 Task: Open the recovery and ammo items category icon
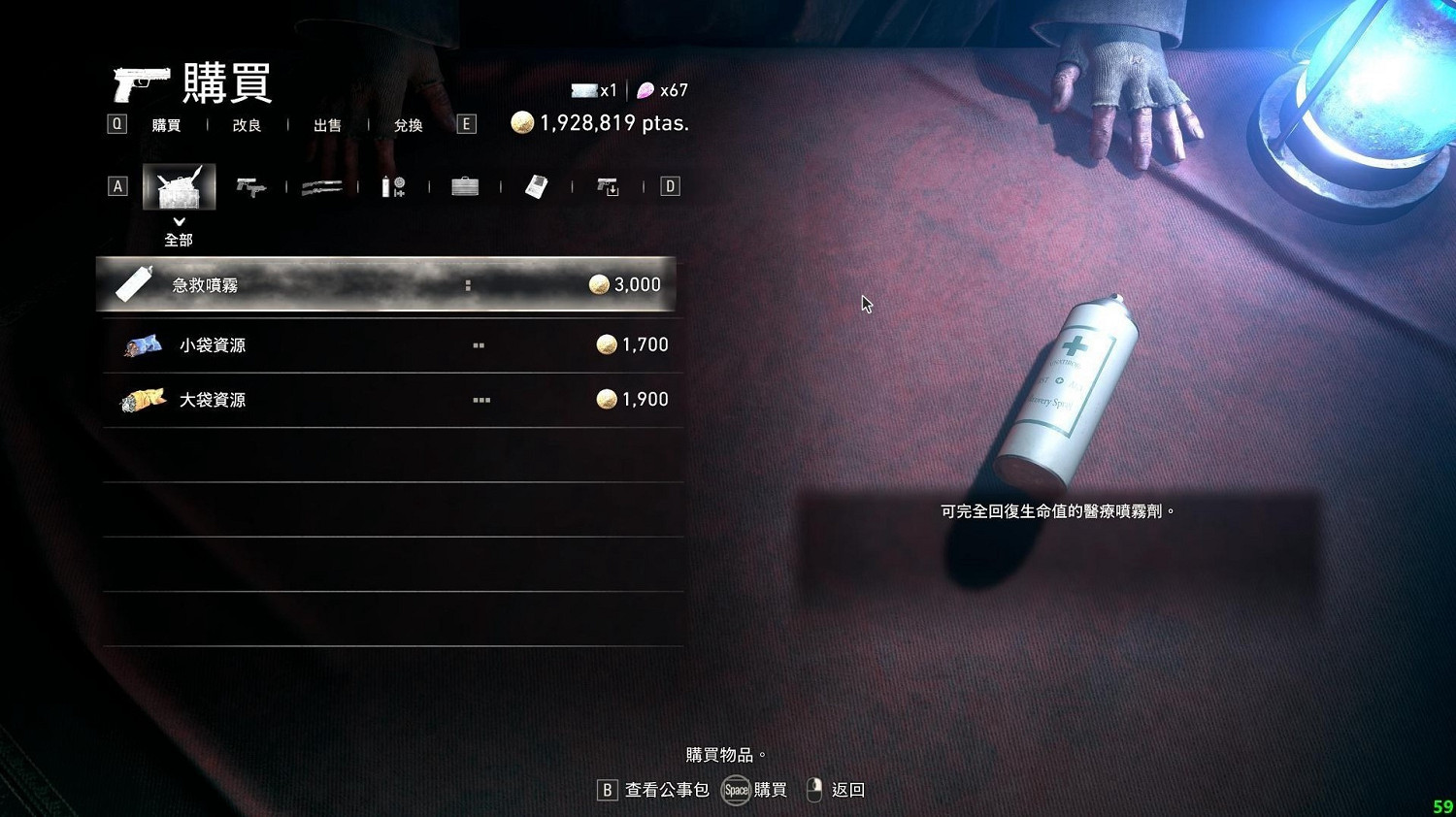[x=395, y=185]
